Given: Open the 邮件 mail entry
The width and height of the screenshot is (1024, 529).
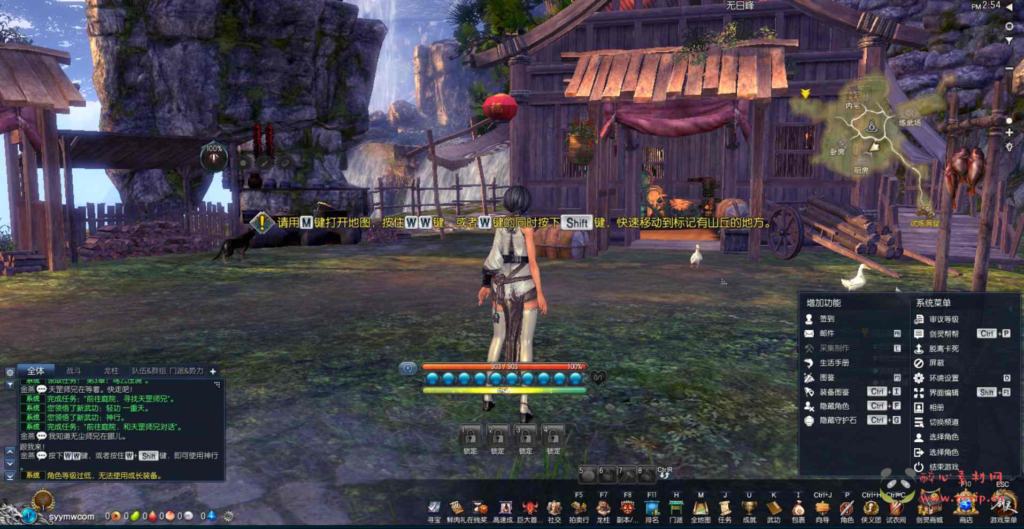Looking at the screenshot, I should 826,333.
